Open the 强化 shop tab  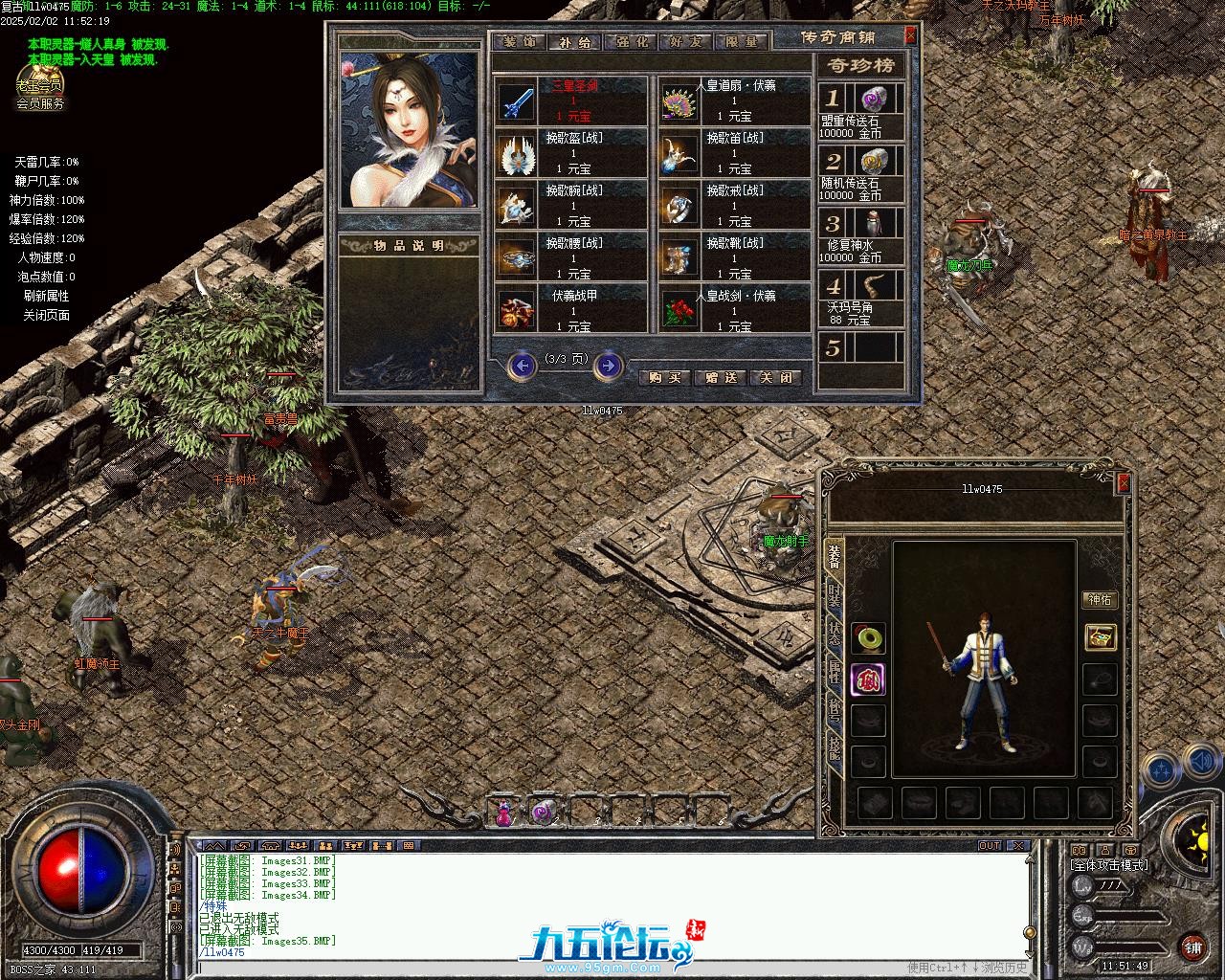(632, 42)
